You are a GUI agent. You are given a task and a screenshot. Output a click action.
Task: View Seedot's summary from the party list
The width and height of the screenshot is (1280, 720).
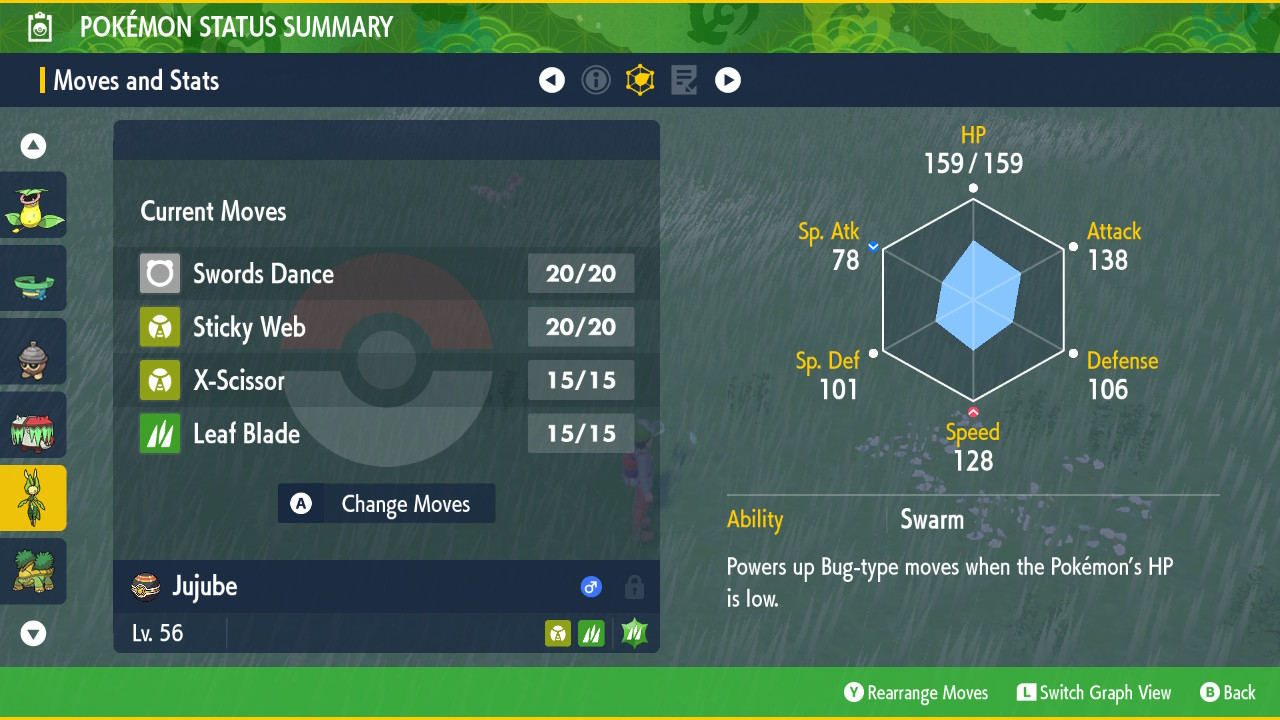click(33, 352)
